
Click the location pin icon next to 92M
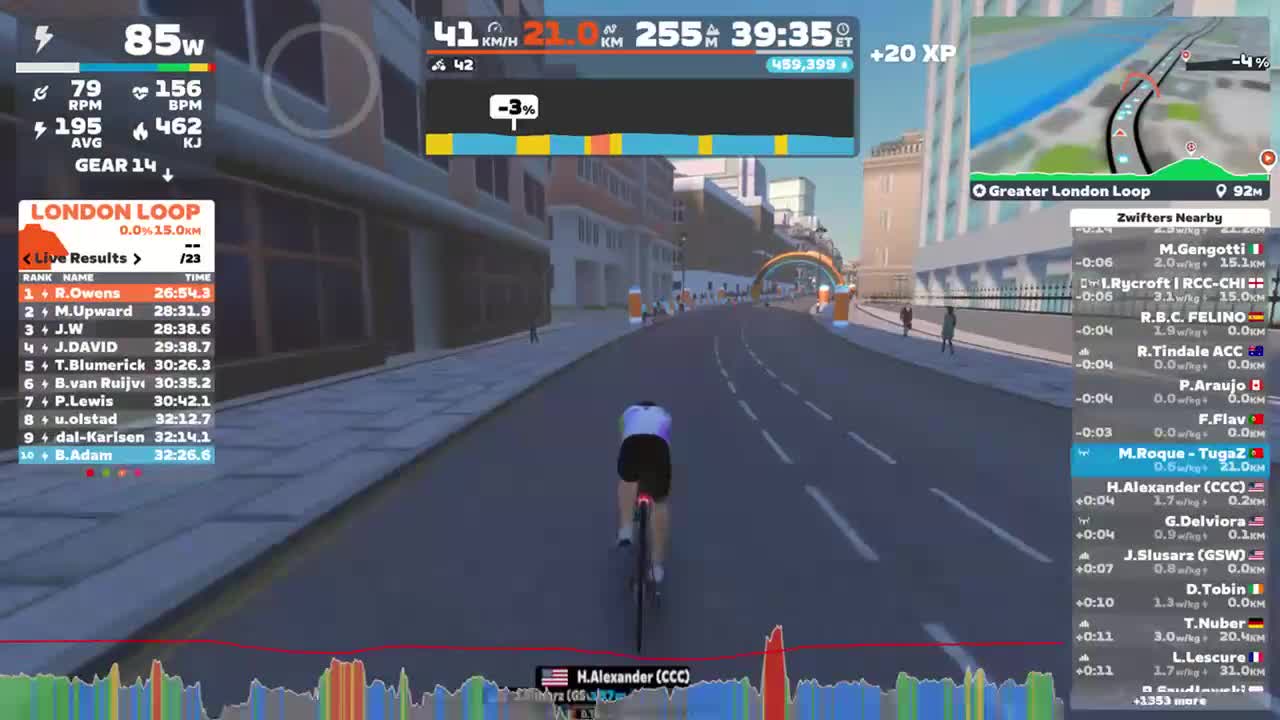click(x=1219, y=190)
